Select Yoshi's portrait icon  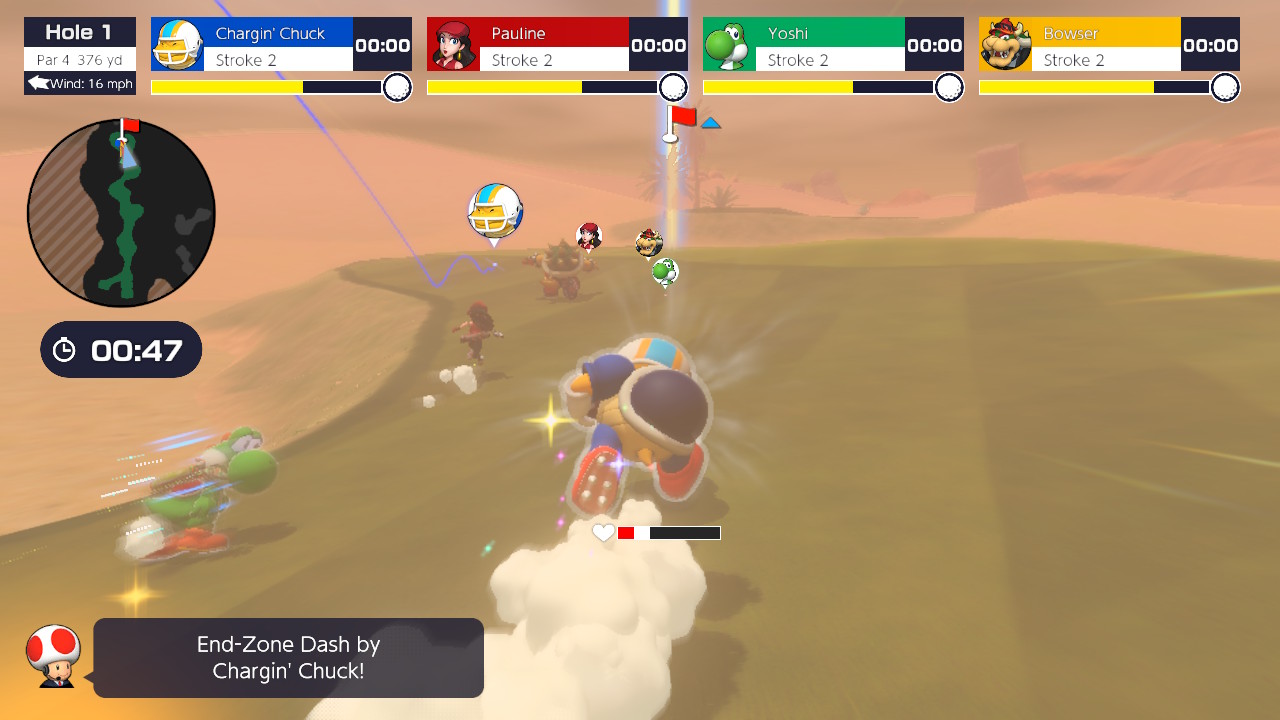[729, 44]
